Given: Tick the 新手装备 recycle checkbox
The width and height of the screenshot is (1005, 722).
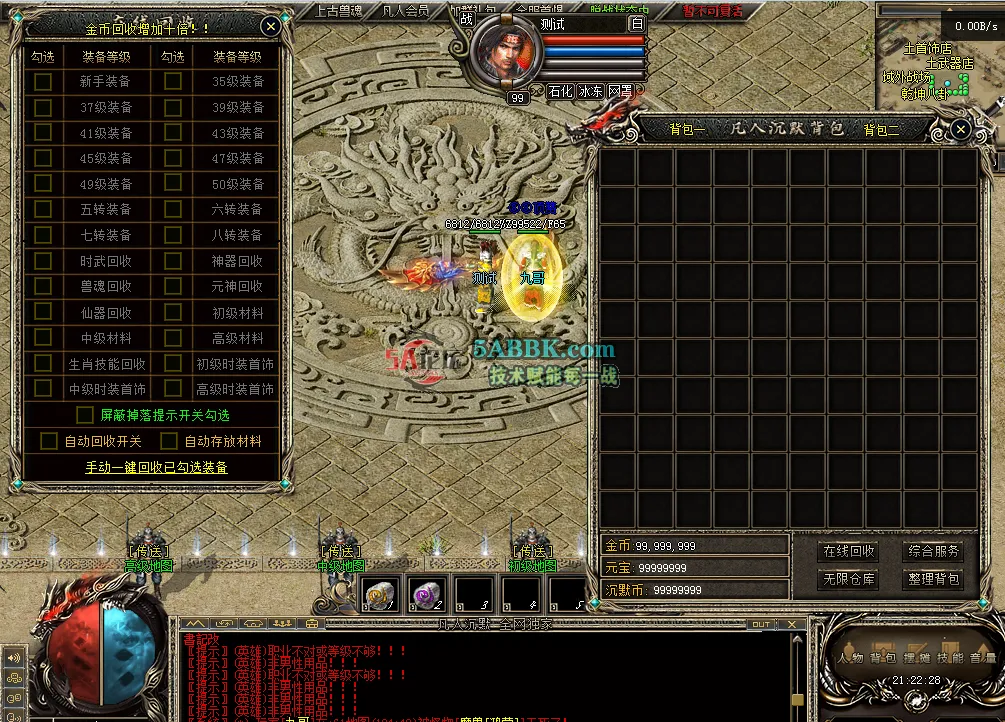Looking at the screenshot, I should pos(43,82).
